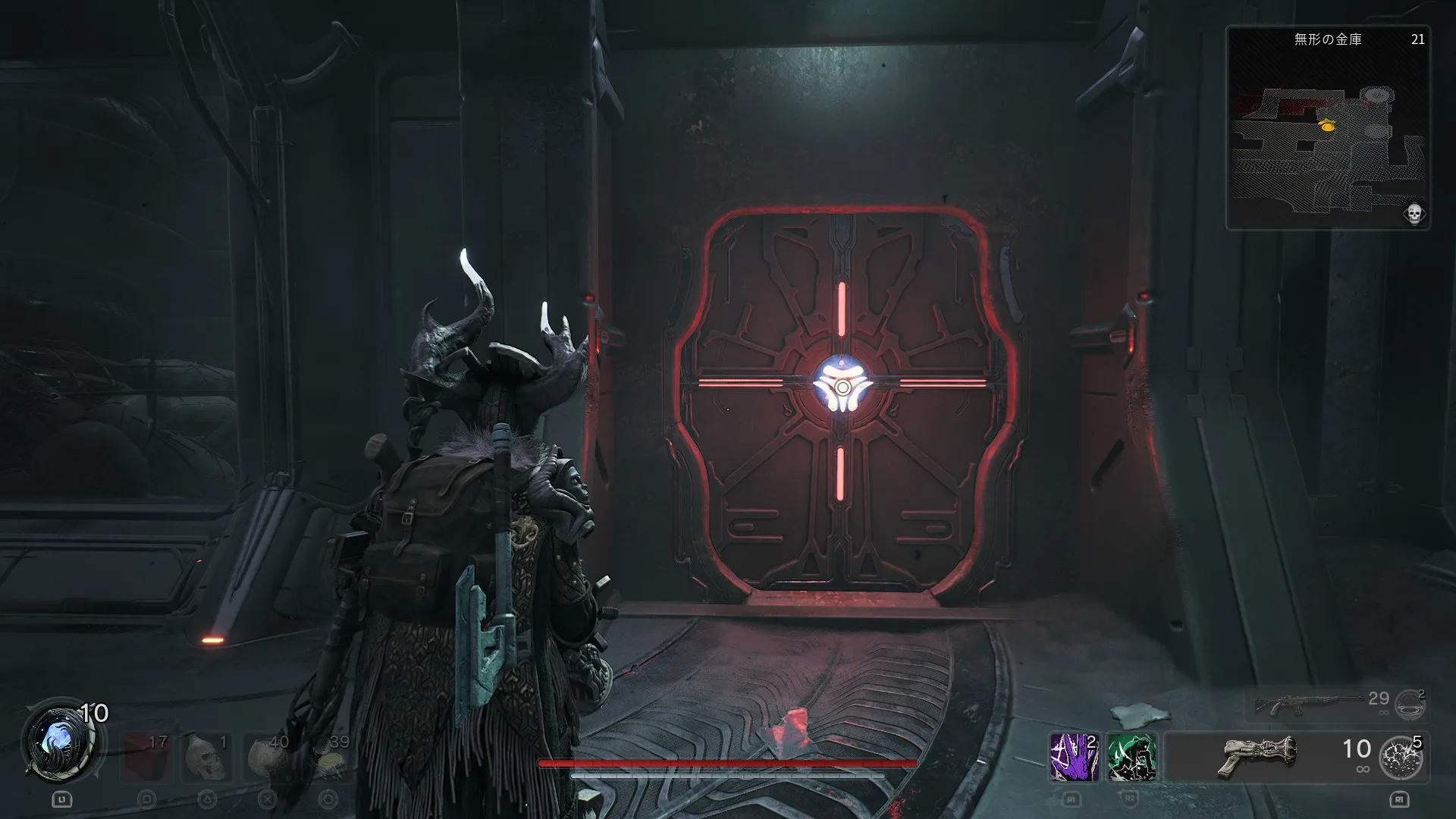Select the equipped handgun weapon slot
This screenshot has height=819, width=1456.
point(1259,756)
